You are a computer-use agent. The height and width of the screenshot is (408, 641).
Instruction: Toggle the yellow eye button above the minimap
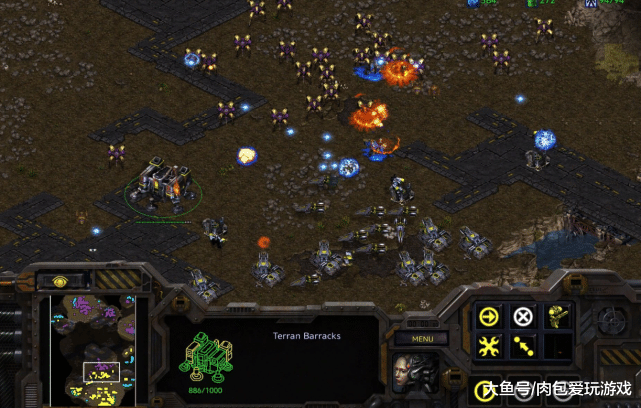tap(62, 281)
